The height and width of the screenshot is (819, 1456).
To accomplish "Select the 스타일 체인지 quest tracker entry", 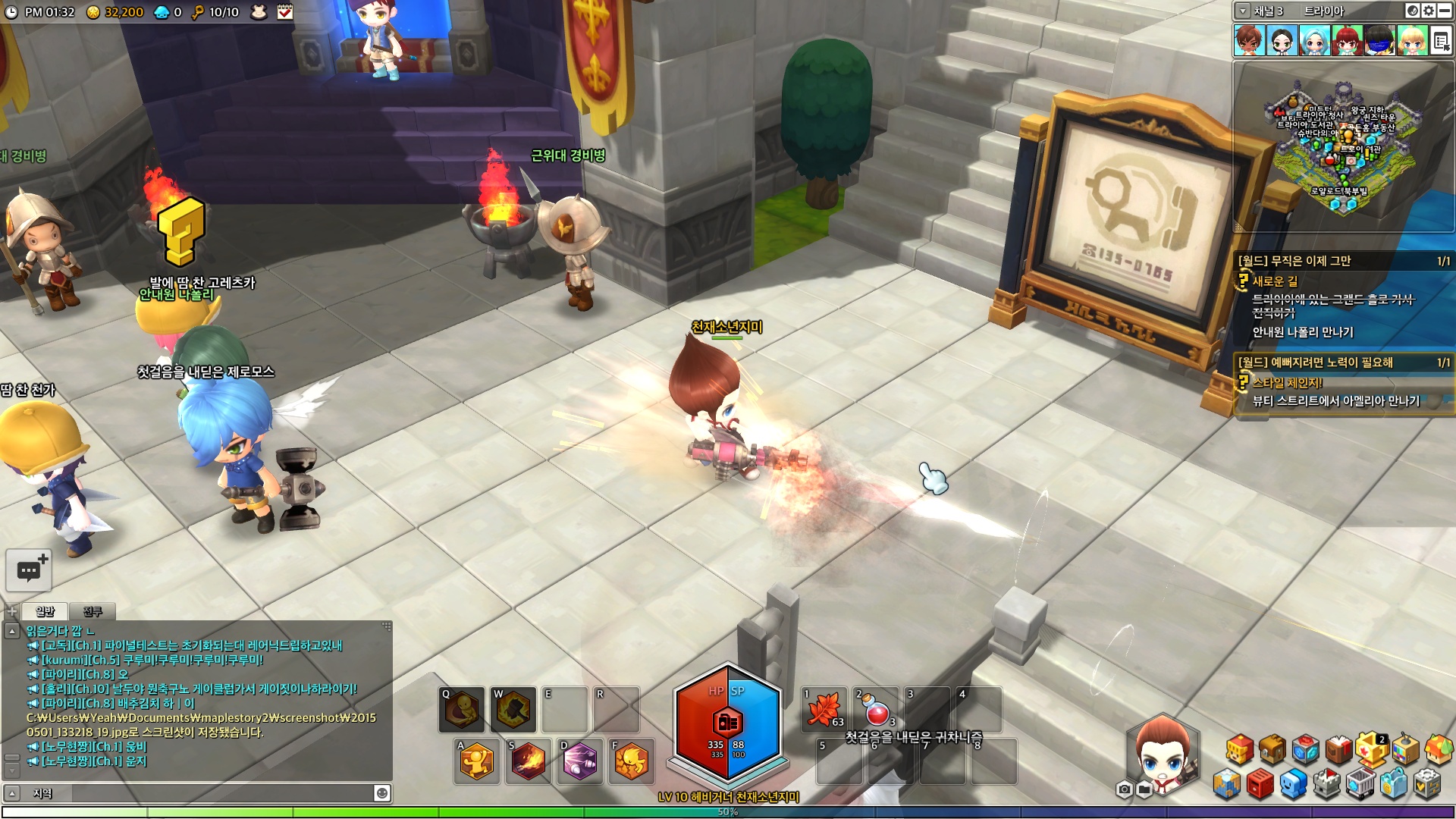I will tap(1287, 383).
